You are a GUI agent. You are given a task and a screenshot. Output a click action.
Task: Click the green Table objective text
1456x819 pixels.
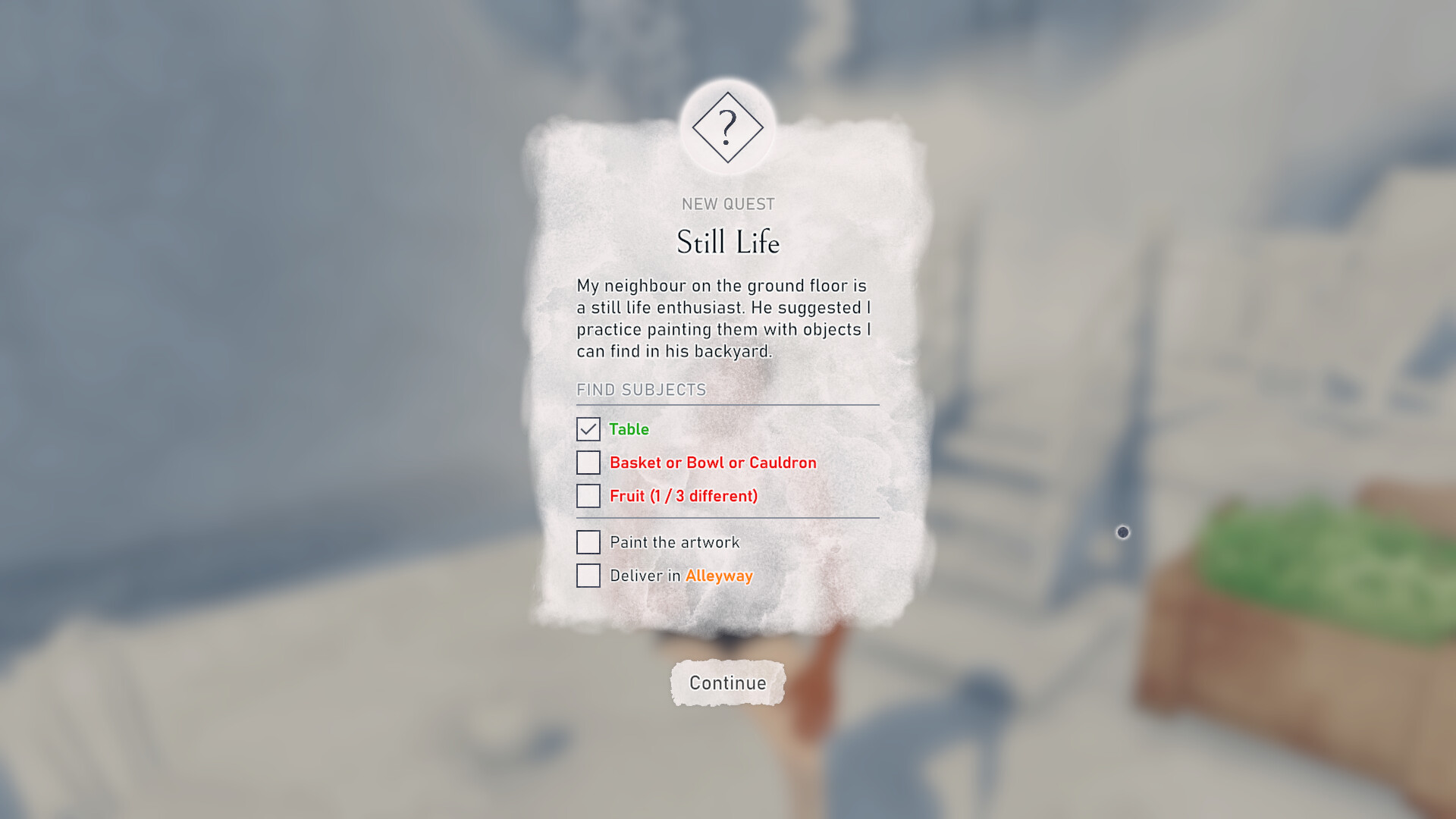pos(629,429)
